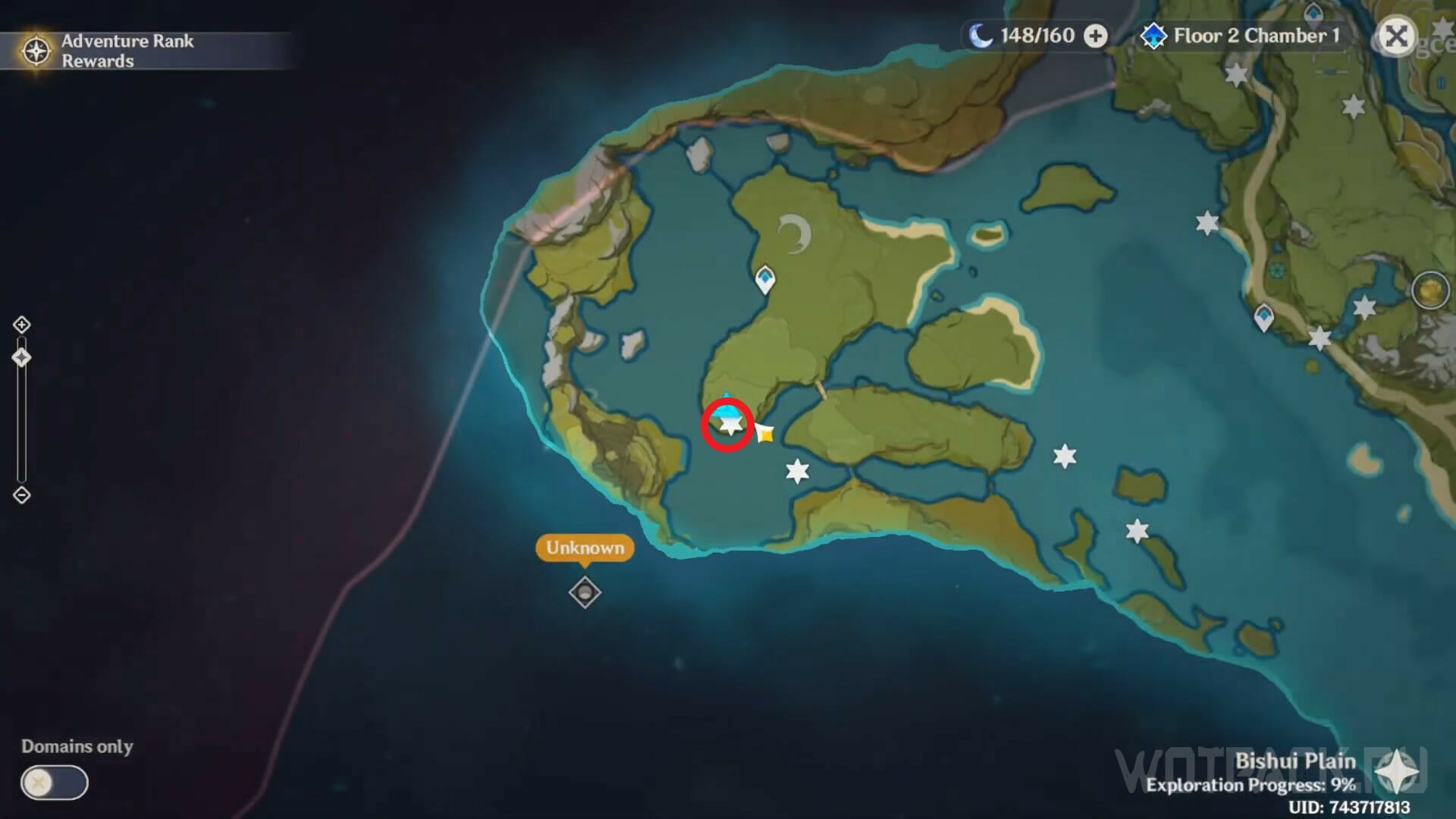Add Original Resin with the plus button
Screen dimensions: 1456x819
(x=1095, y=36)
